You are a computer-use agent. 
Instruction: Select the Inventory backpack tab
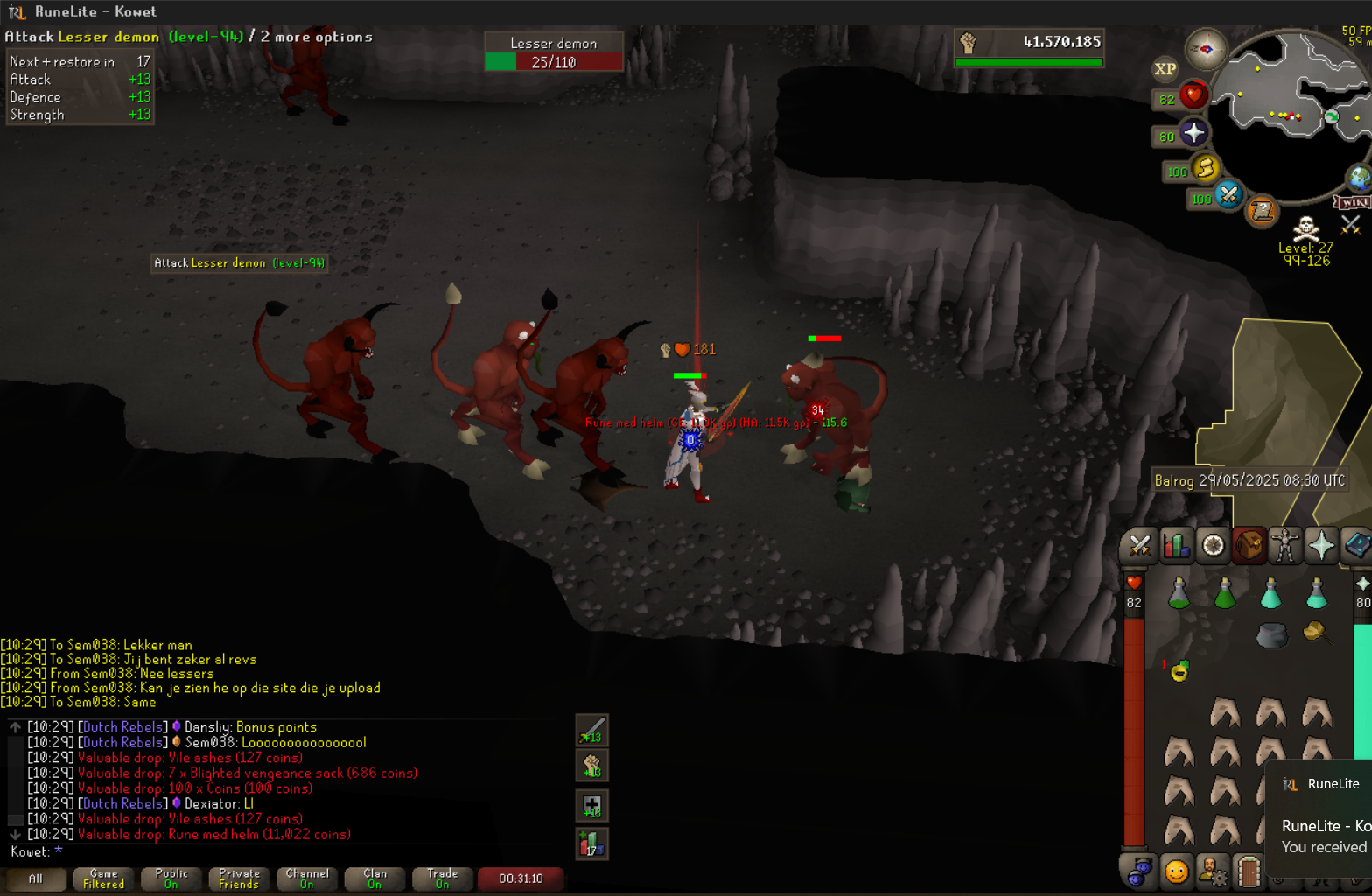pyautogui.click(x=1249, y=546)
